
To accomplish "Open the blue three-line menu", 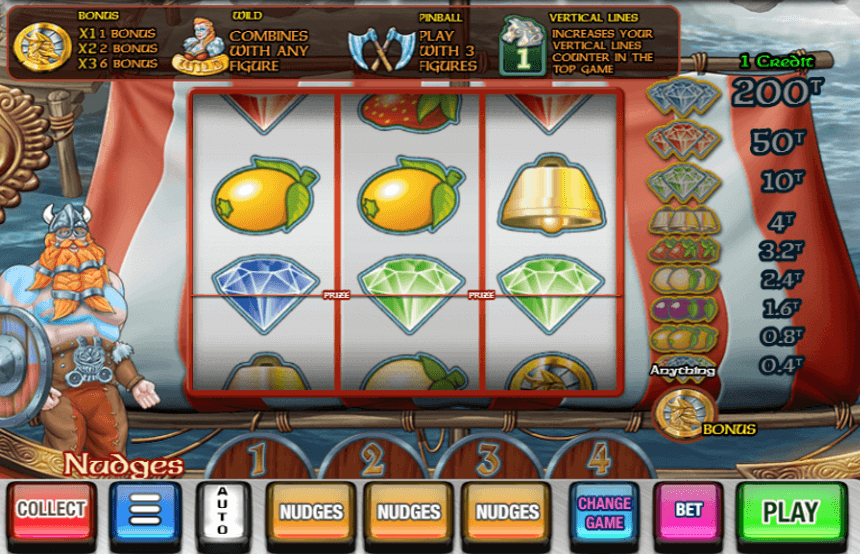I will click(x=146, y=511).
